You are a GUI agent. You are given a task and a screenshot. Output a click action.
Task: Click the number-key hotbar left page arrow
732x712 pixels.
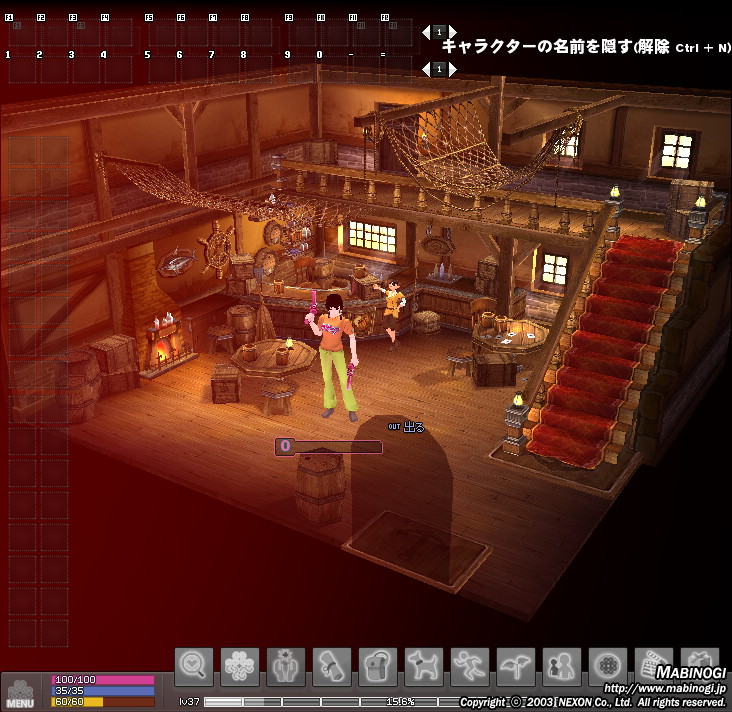[425, 69]
